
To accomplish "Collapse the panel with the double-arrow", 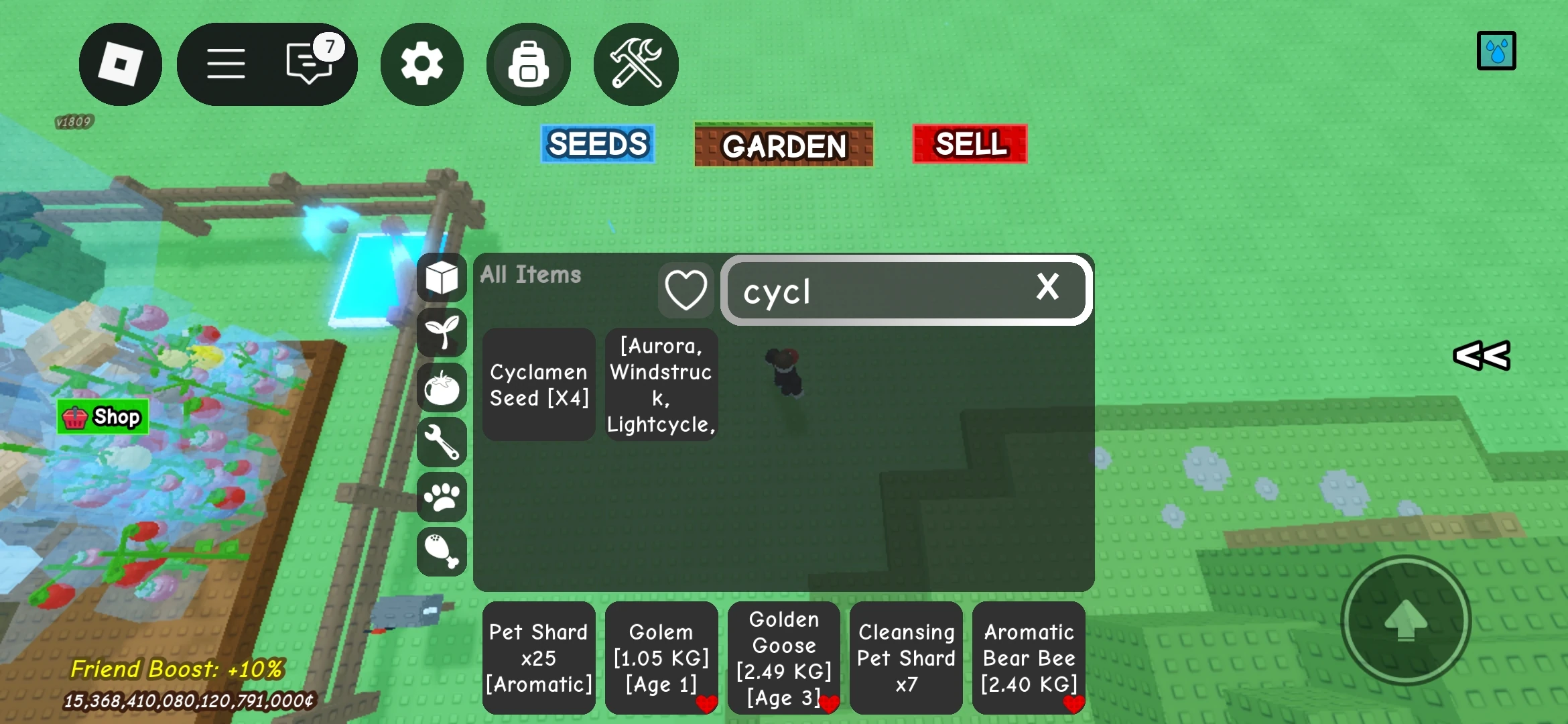I will (1481, 356).
